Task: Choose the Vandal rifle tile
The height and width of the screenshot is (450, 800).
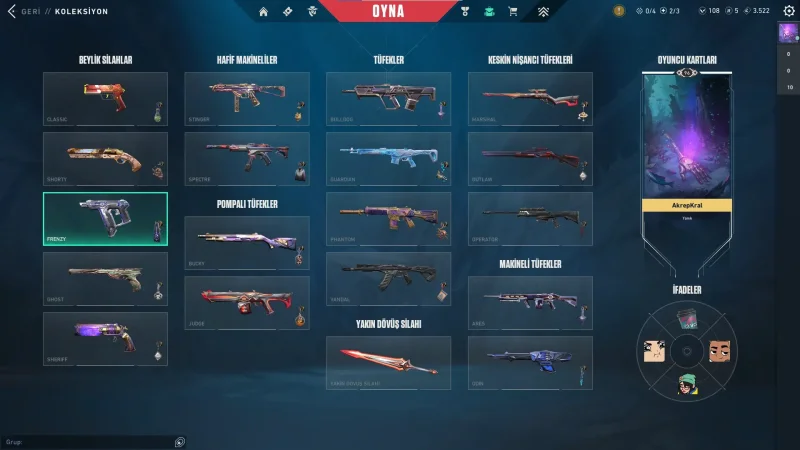Action: [388, 279]
